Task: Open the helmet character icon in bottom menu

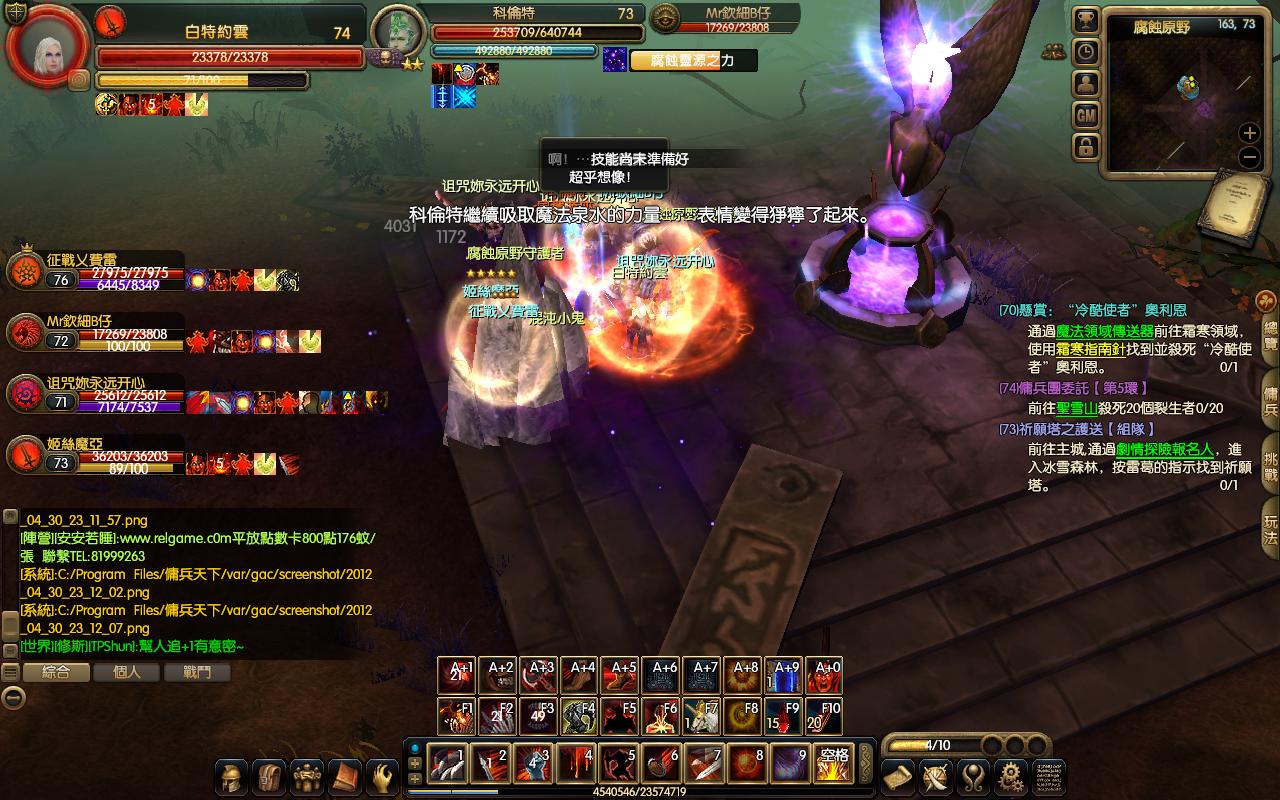Action: point(232,776)
